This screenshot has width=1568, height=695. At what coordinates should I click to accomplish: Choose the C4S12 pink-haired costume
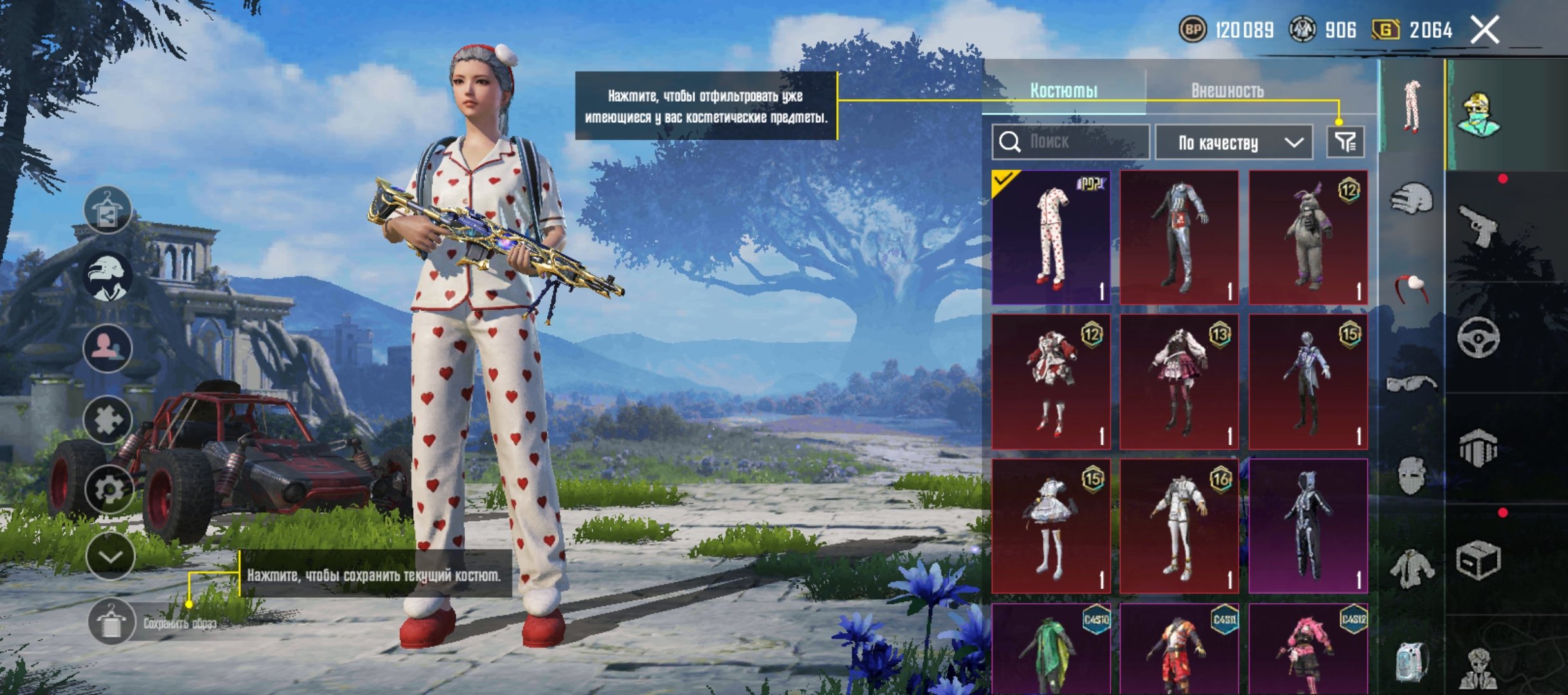pos(1308,650)
